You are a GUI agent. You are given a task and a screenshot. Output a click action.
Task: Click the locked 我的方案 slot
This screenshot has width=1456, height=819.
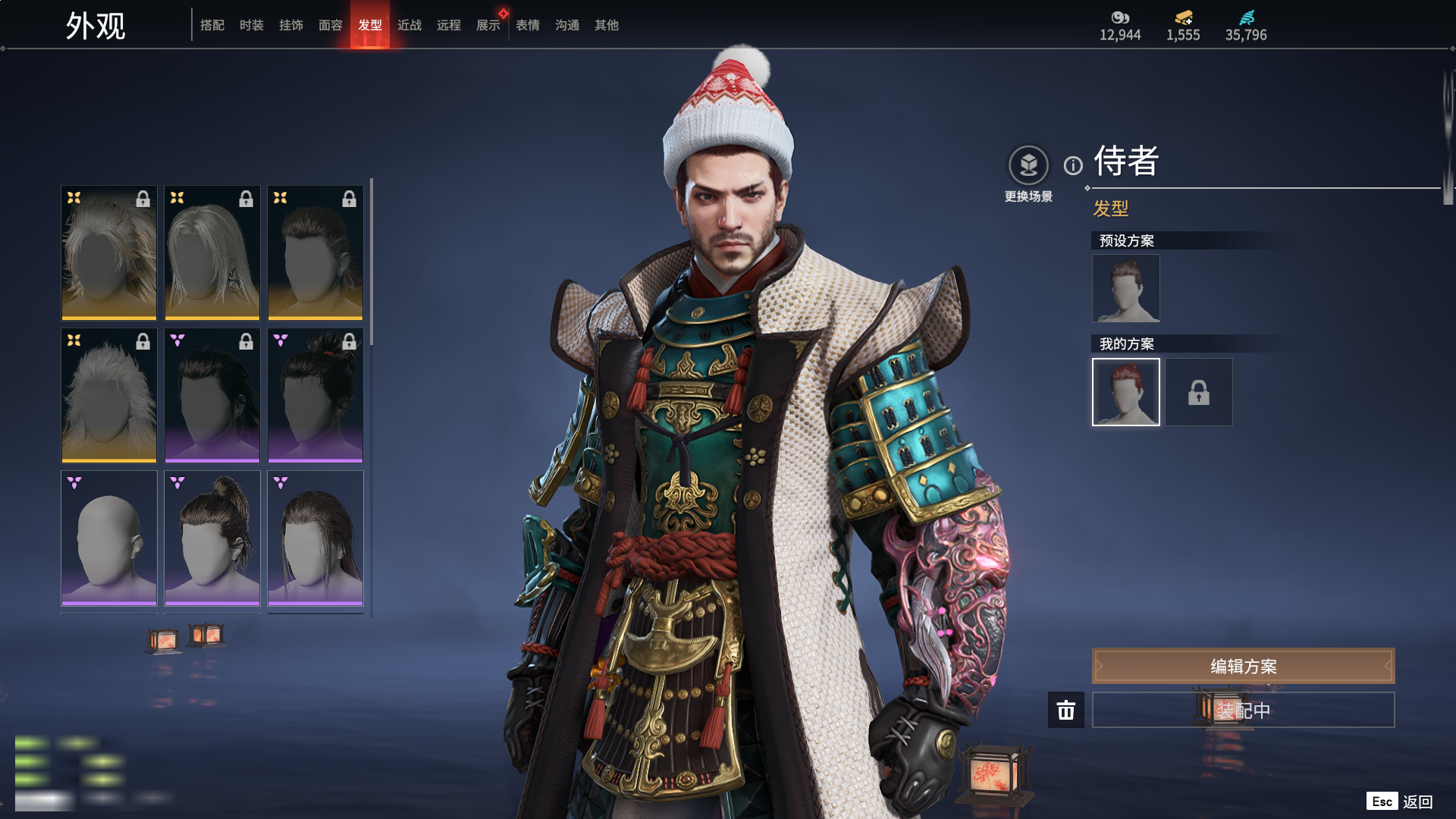point(1199,392)
